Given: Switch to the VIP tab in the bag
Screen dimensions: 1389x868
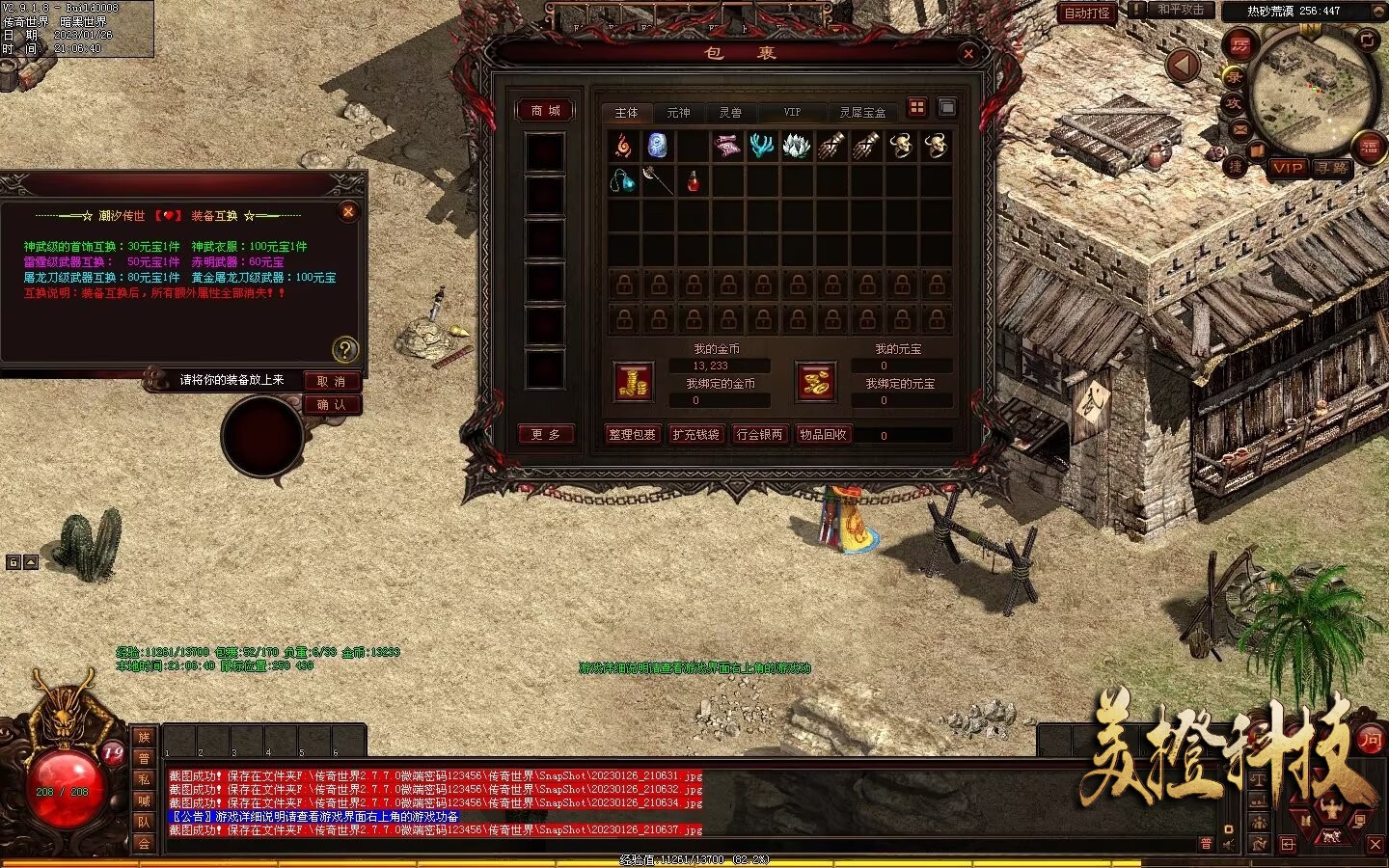Looking at the screenshot, I should pos(791,111).
